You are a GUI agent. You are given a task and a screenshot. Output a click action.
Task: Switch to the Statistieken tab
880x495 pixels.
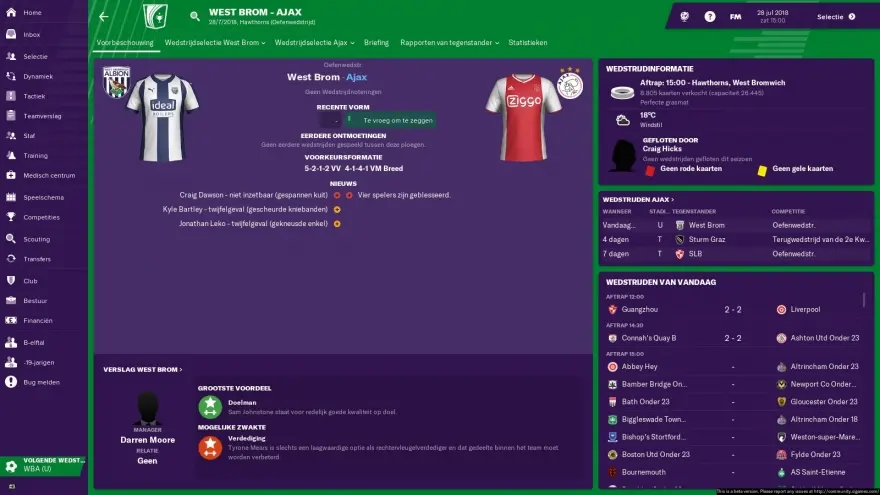527,43
